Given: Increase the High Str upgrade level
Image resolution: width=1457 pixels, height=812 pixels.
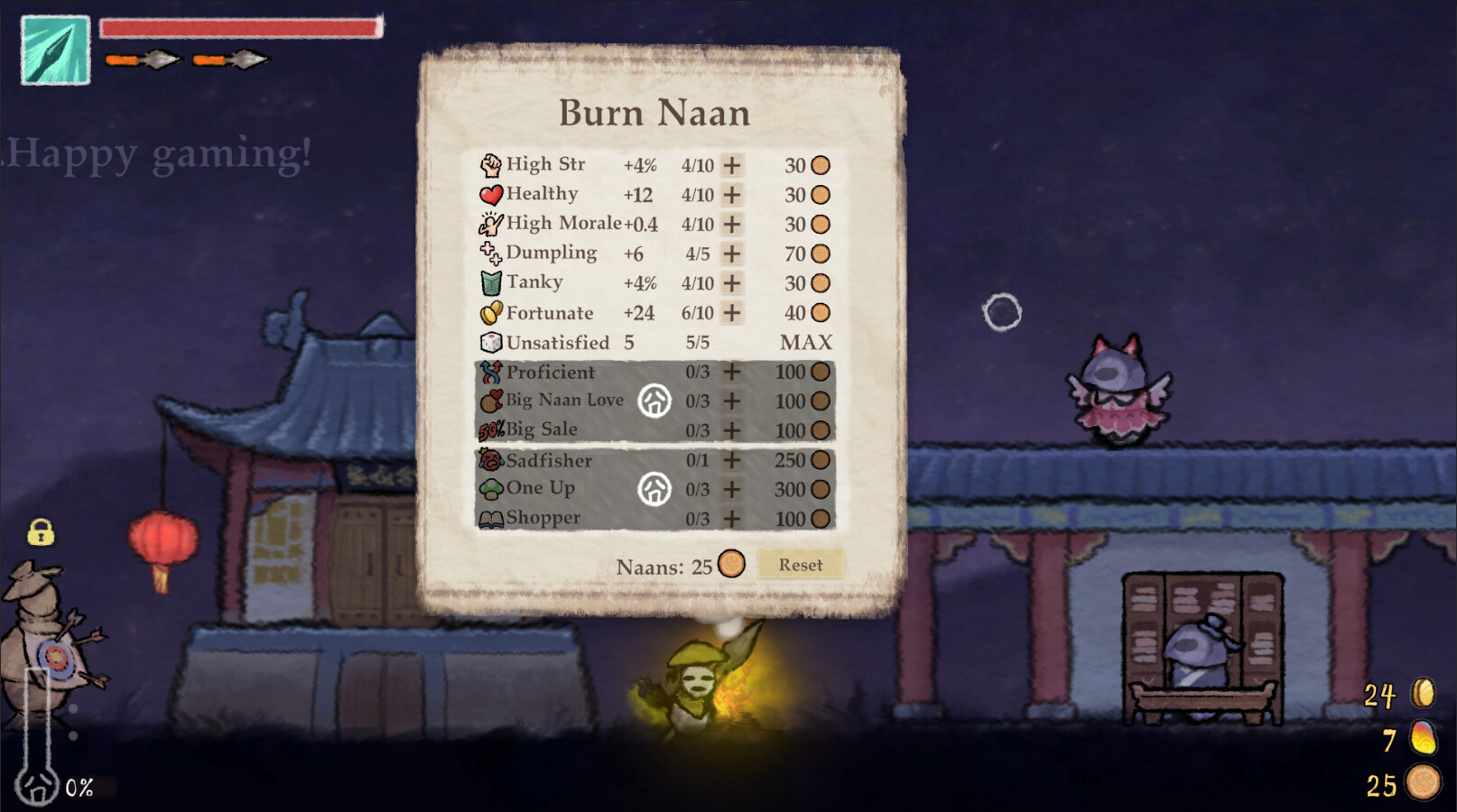Looking at the screenshot, I should click(x=732, y=165).
